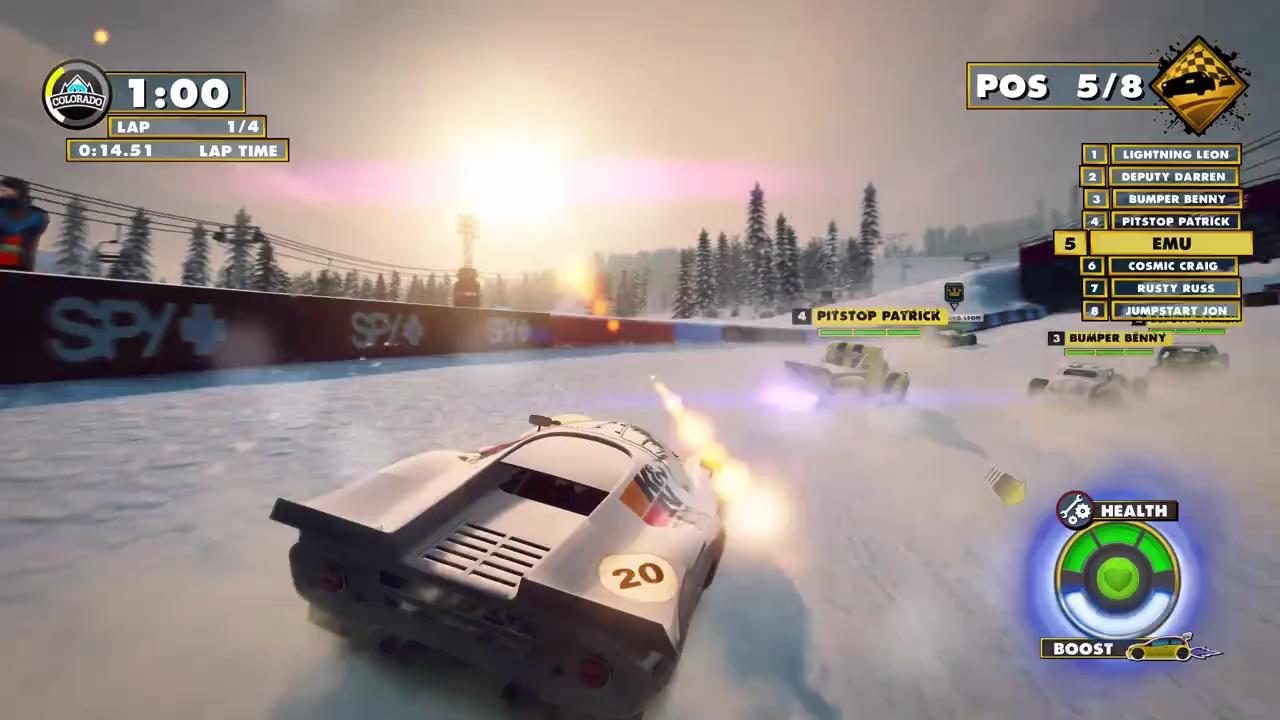Viewport: 1280px width, 720px height.
Task: Click the 1:00 race timer display
Action: click(x=177, y=92)
